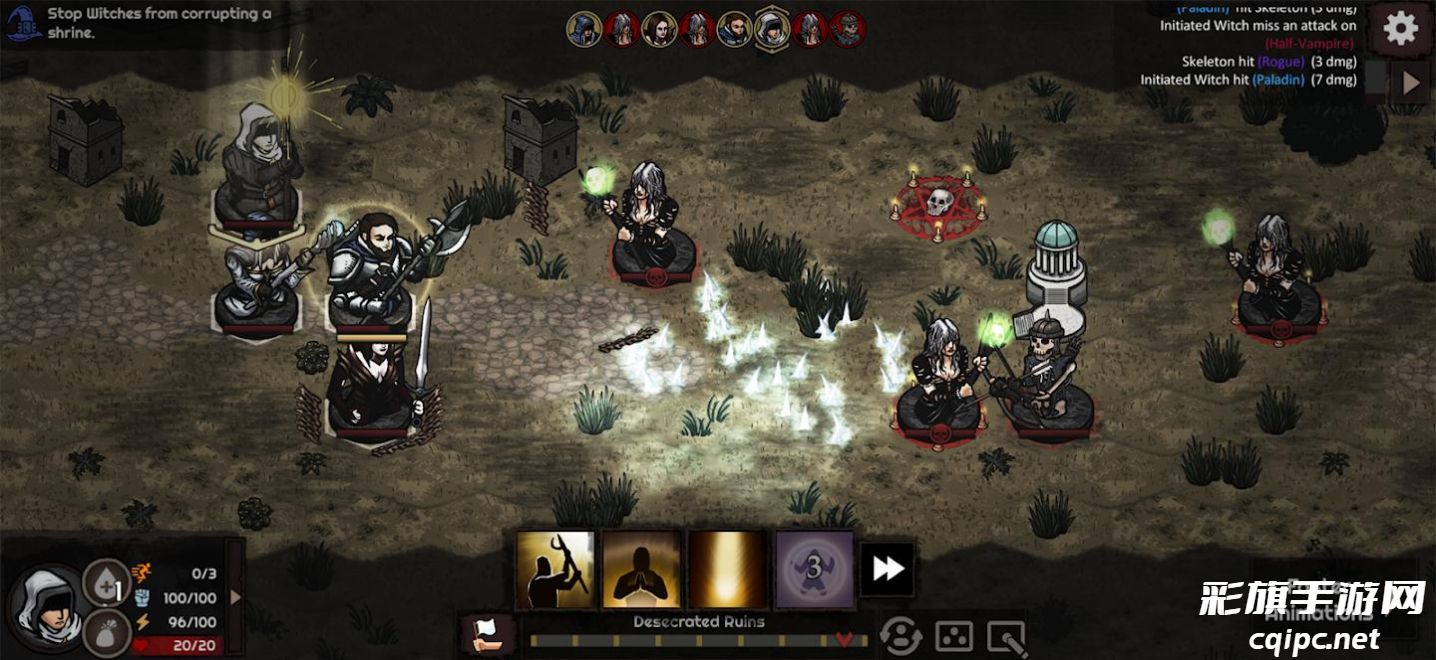Viewport: 1436px width, 660px height.
Task: Choose the first blue-hooded turn-order portrait
Action: (584, 29)
